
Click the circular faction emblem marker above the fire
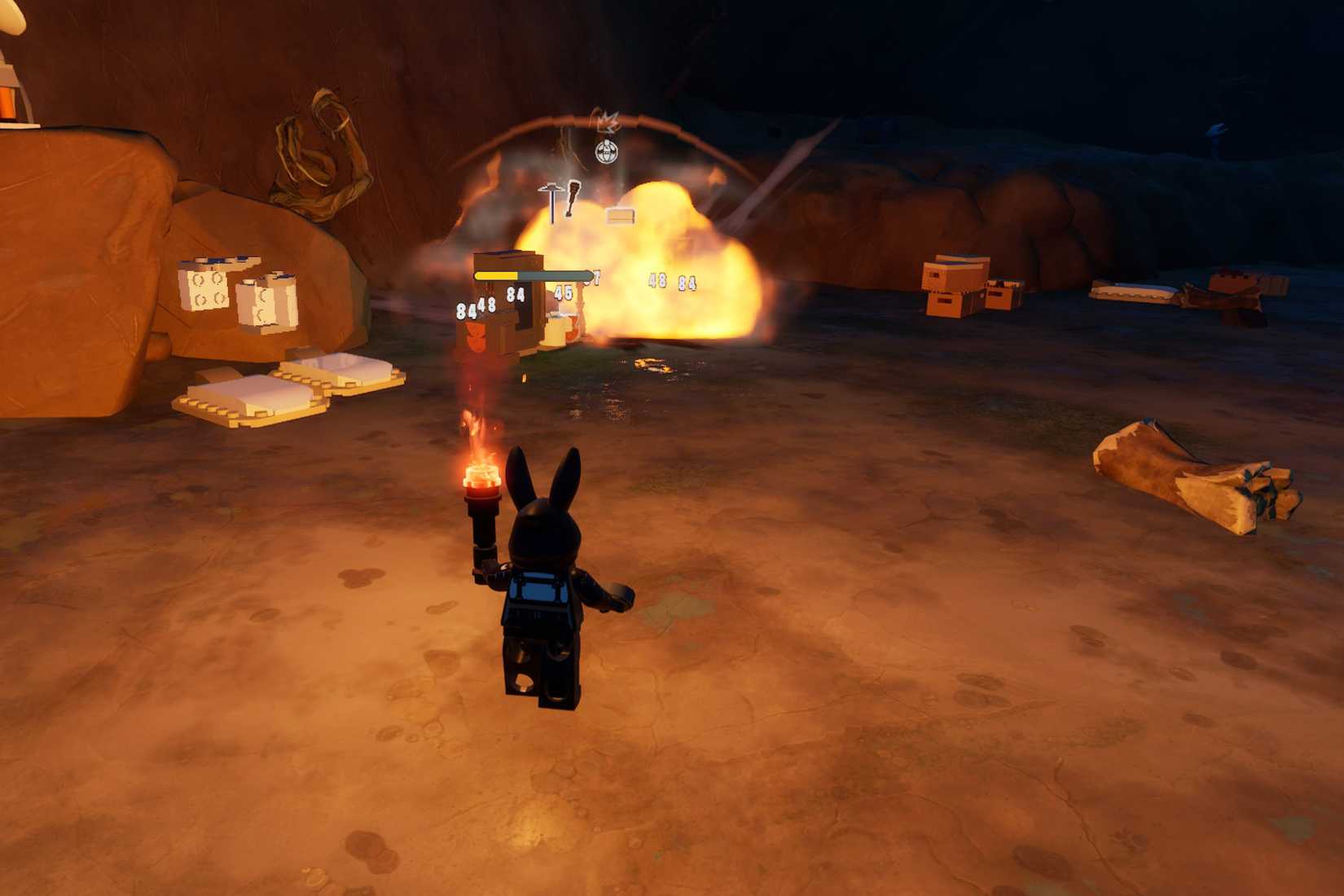click(x=607, y=152)
